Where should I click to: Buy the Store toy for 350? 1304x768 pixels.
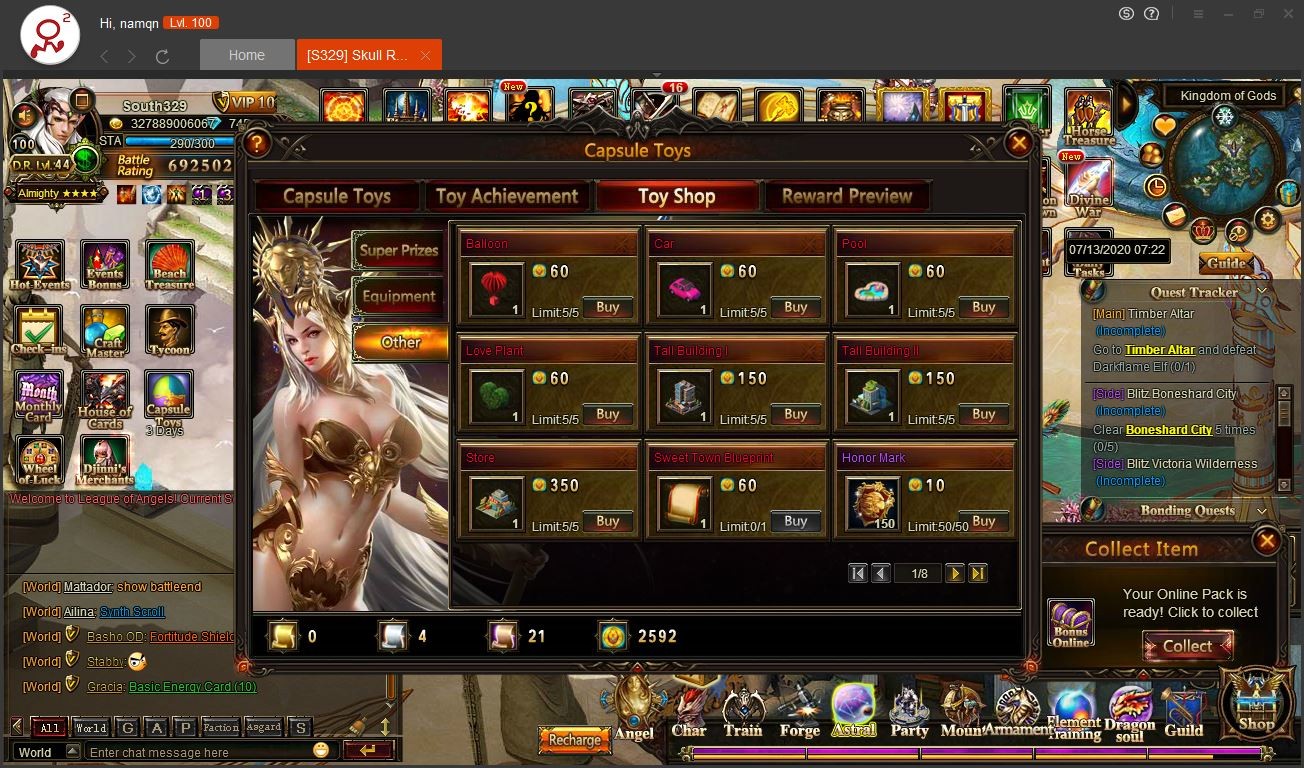[x=607, y=522]
